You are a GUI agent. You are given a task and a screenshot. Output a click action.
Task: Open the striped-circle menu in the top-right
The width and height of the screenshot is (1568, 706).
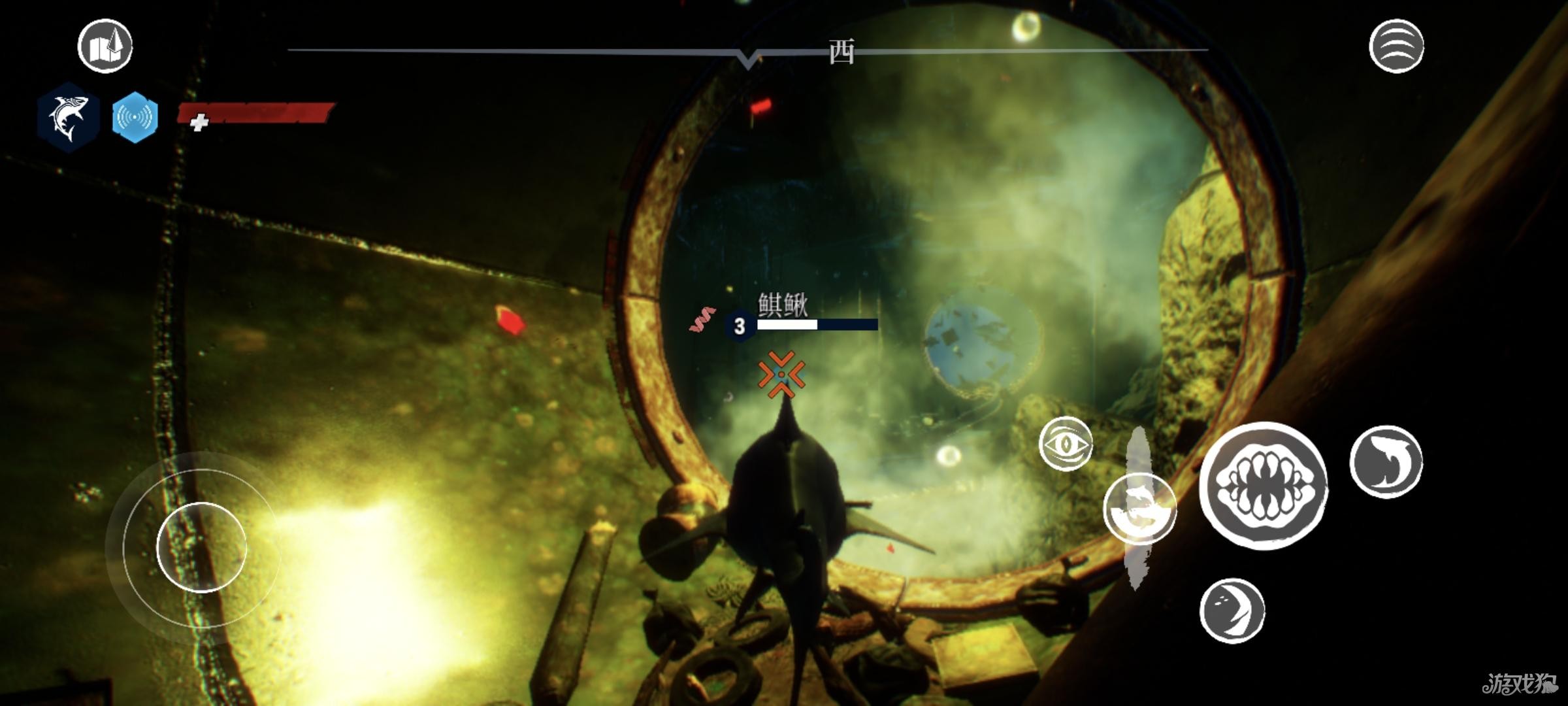tap(1396, 46)
